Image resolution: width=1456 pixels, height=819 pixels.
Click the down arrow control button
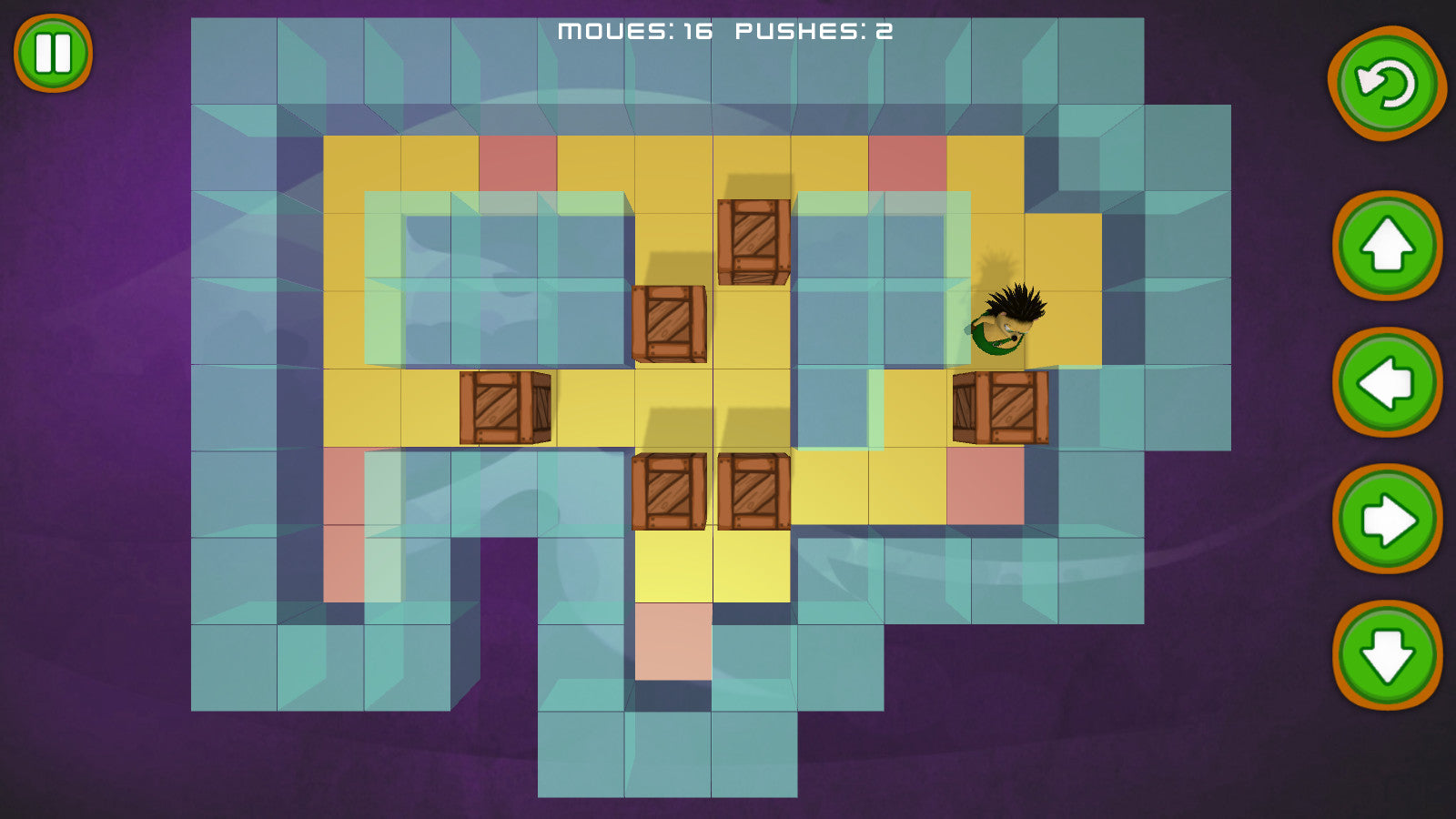[1387, 655]
